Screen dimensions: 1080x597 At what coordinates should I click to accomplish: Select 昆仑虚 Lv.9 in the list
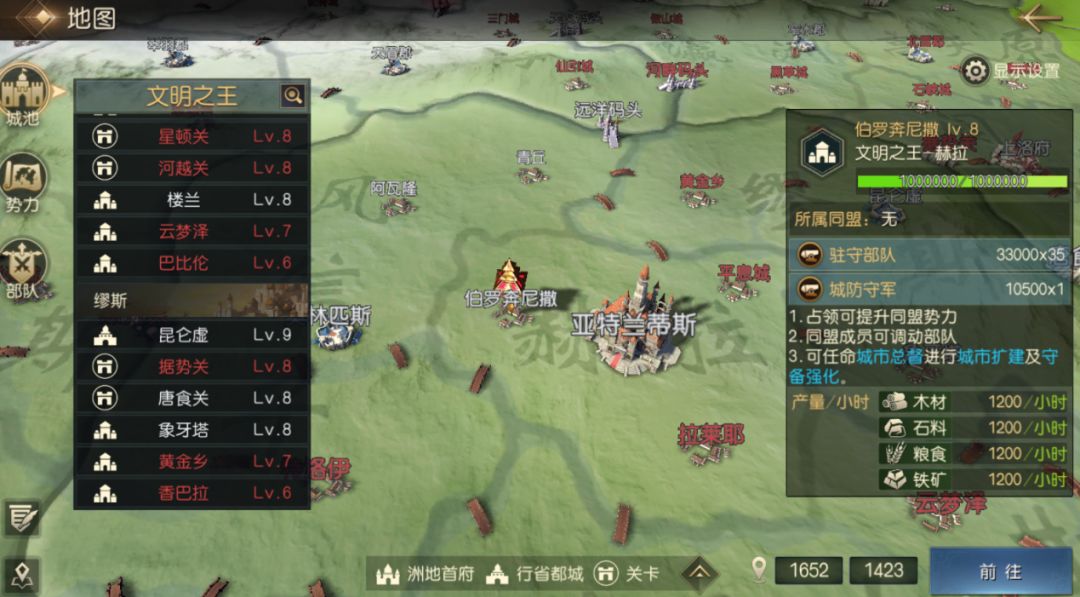click(192, 334)
